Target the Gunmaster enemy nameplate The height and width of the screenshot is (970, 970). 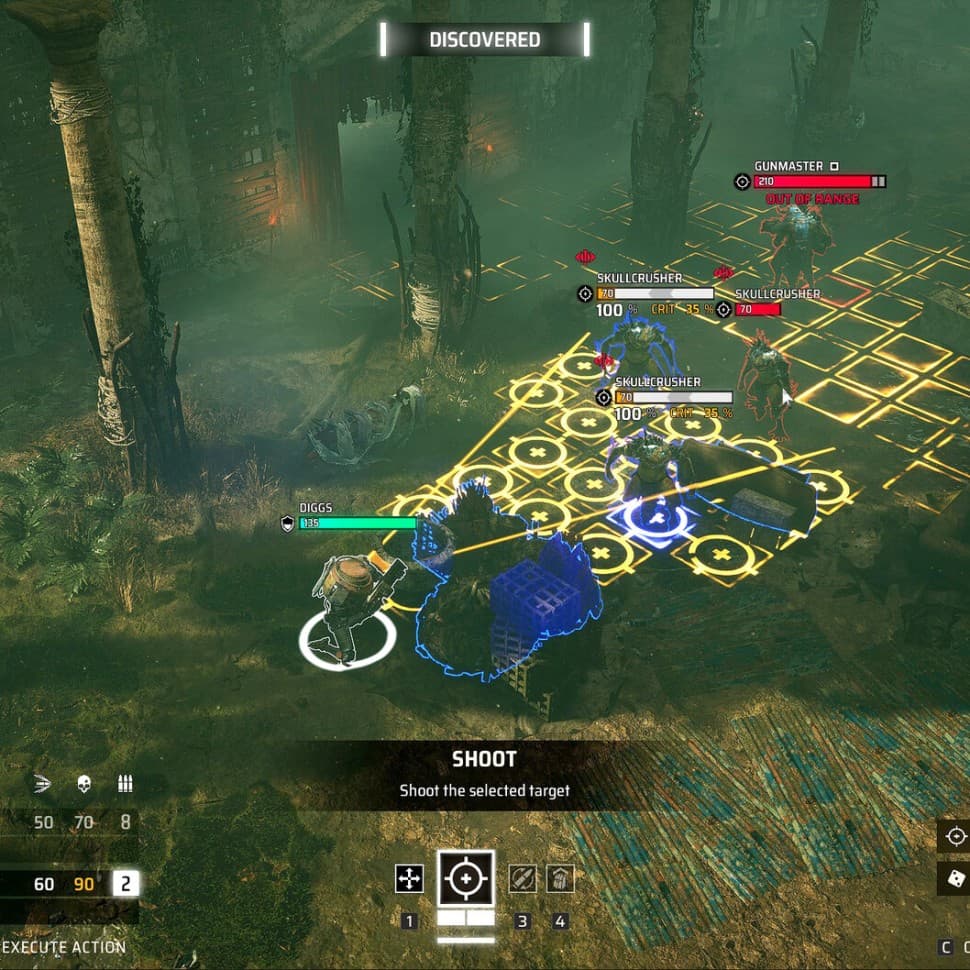coord(788,166)
